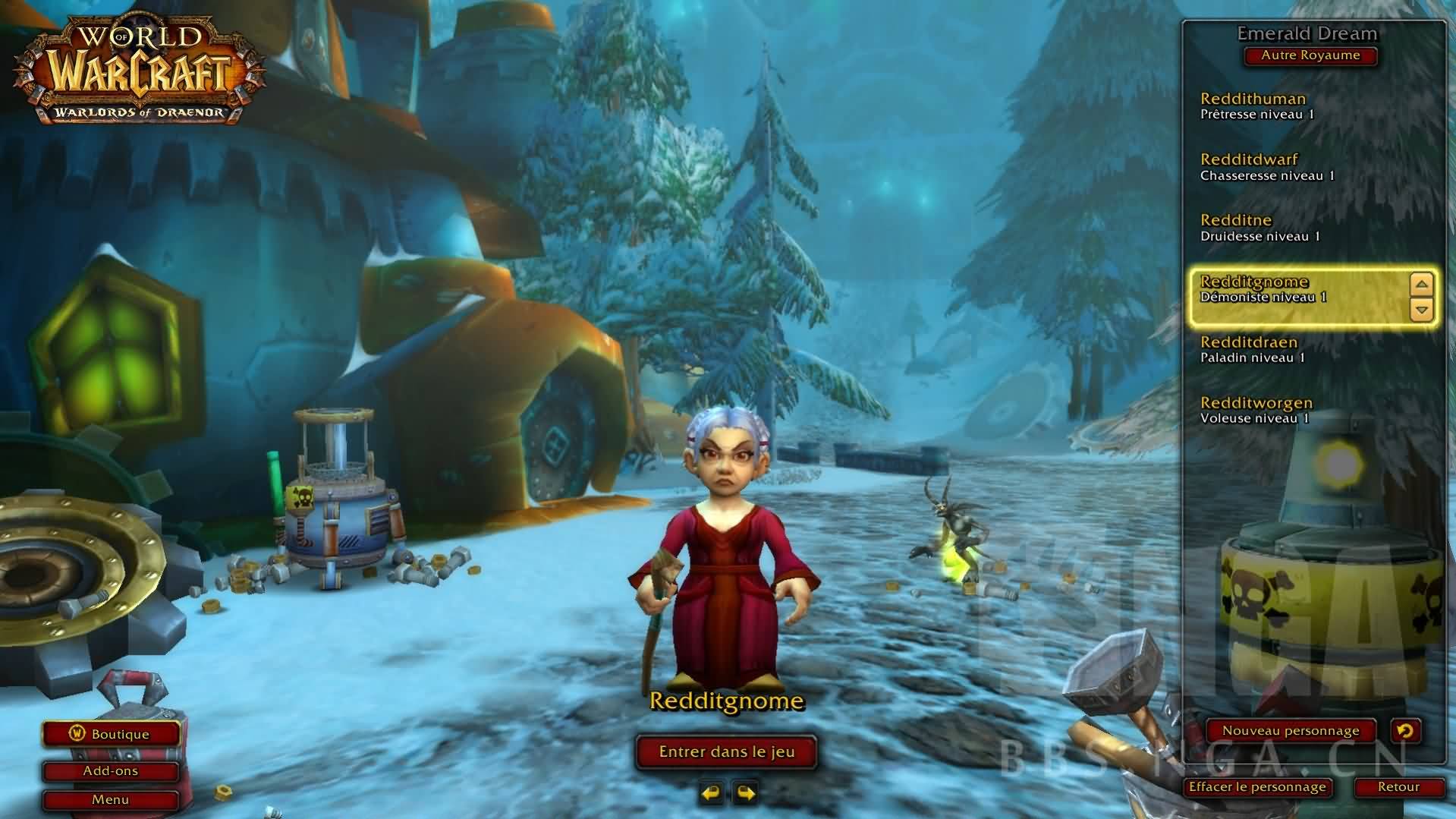The image size is (1456, 819).
Task: Click the undelete character arrow button
Action: point(1404,731)
